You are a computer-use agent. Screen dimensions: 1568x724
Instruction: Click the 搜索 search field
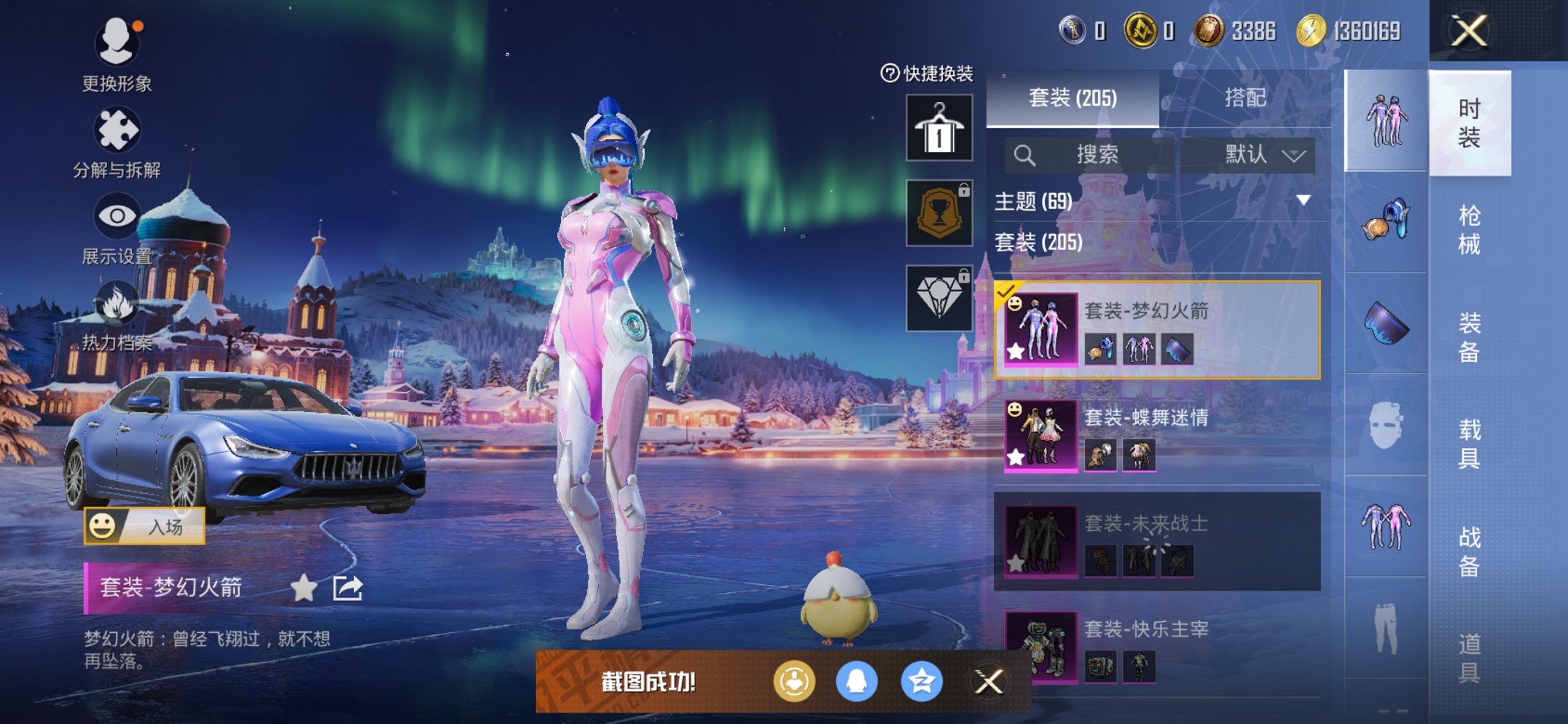point(1093,154)
